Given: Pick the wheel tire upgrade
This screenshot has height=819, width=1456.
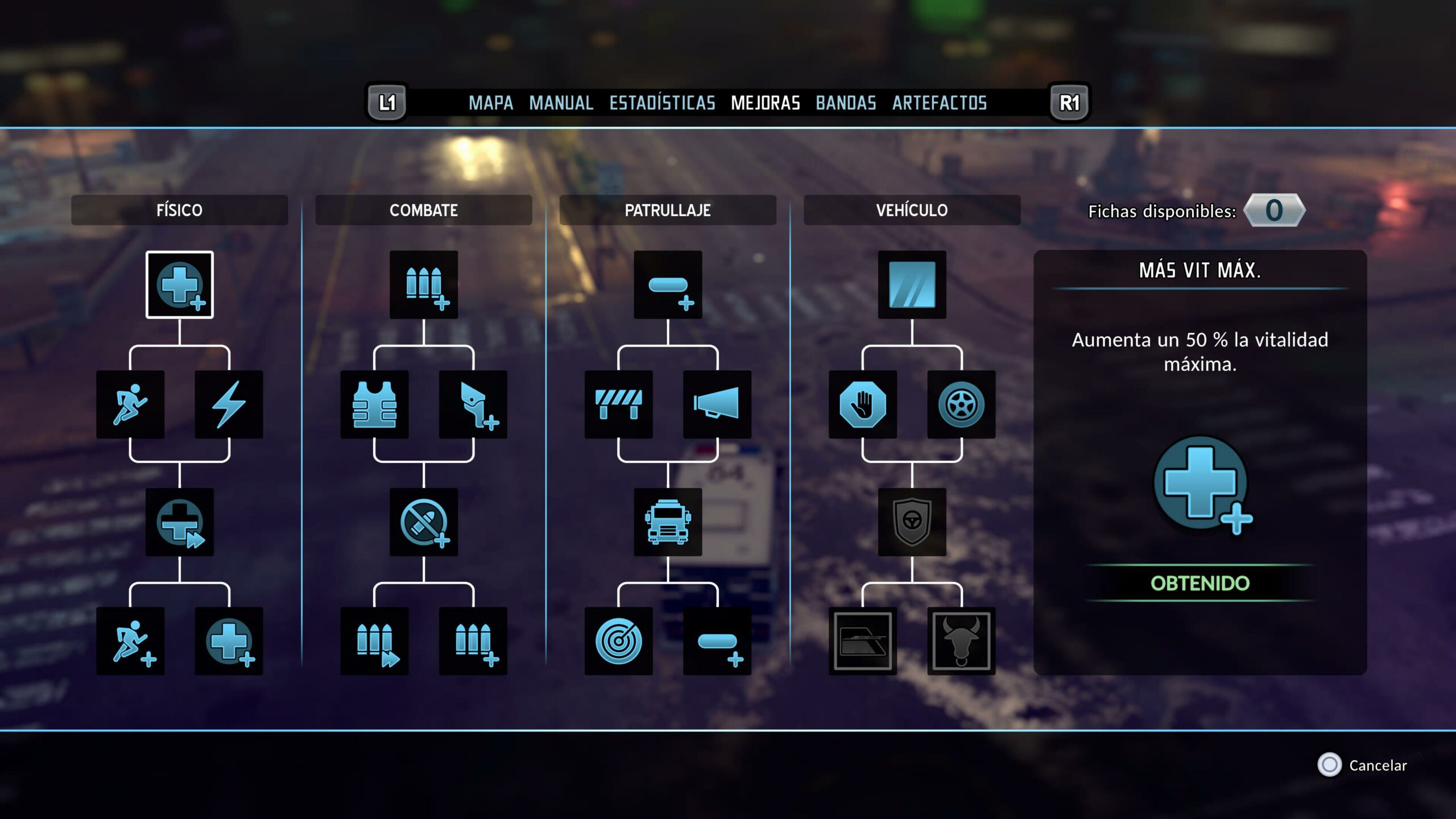Looking at the screenshot, I should coord(961,404).
